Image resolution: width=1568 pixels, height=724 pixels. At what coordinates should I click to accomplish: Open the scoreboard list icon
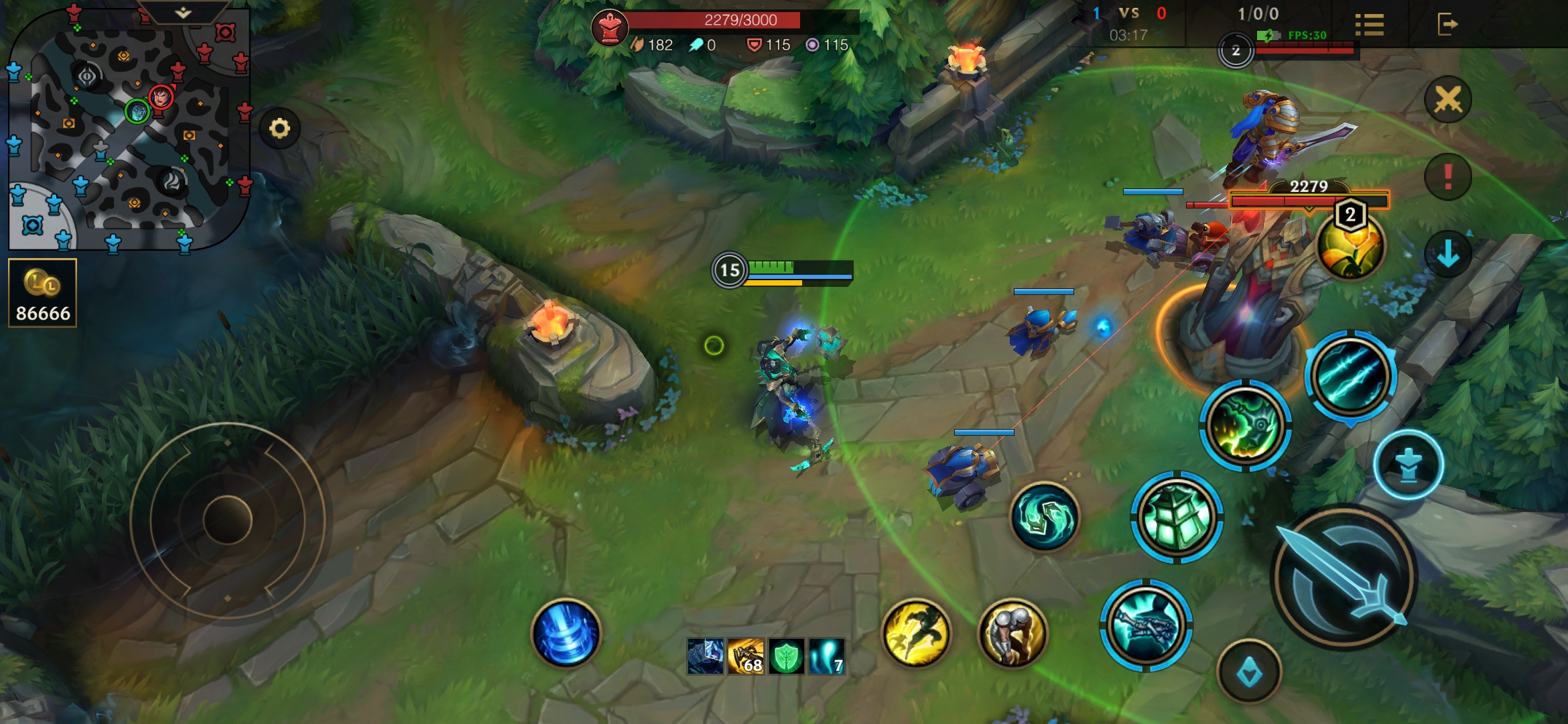(x=1369, y=25)
